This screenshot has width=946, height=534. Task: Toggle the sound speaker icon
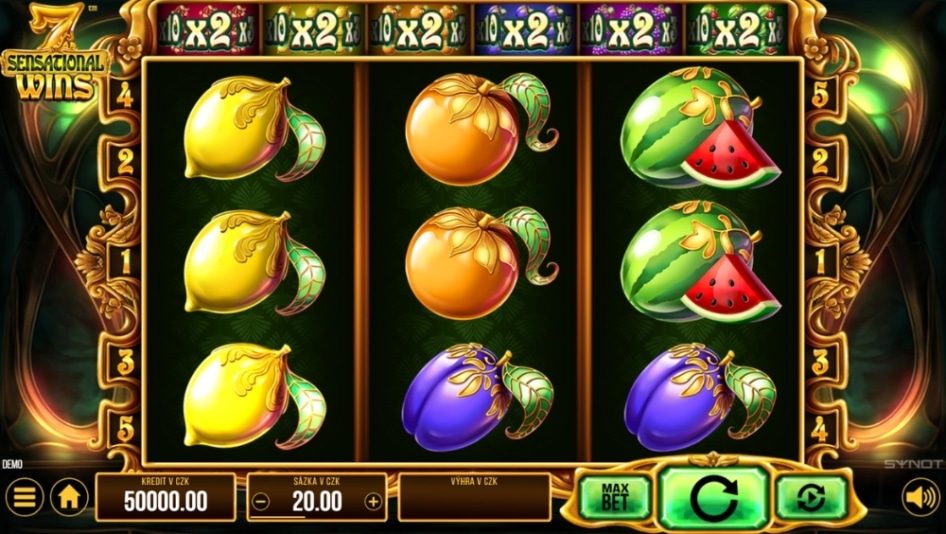point(920,497)
